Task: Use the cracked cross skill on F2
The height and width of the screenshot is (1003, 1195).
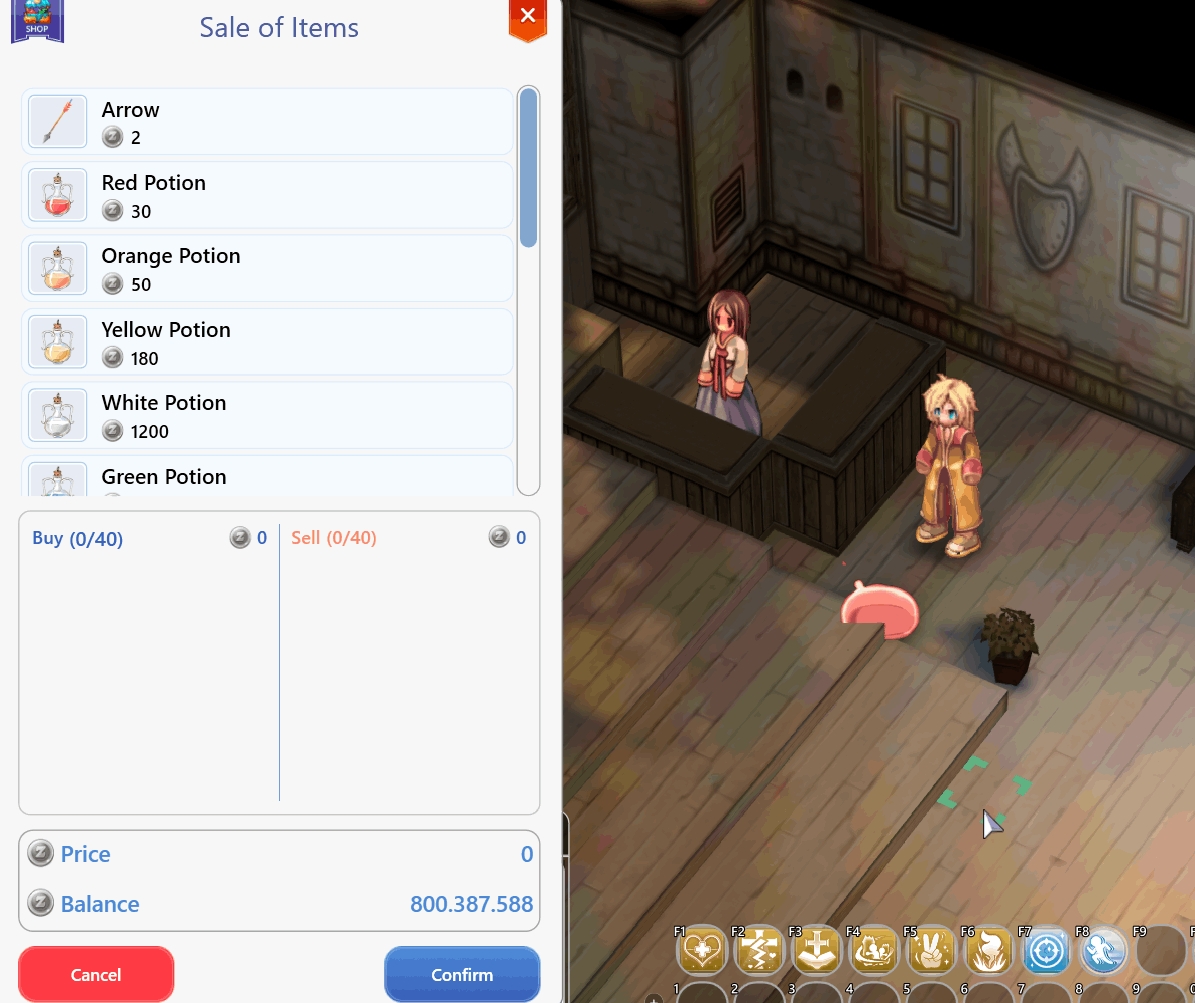Action: tap(759, 951)
